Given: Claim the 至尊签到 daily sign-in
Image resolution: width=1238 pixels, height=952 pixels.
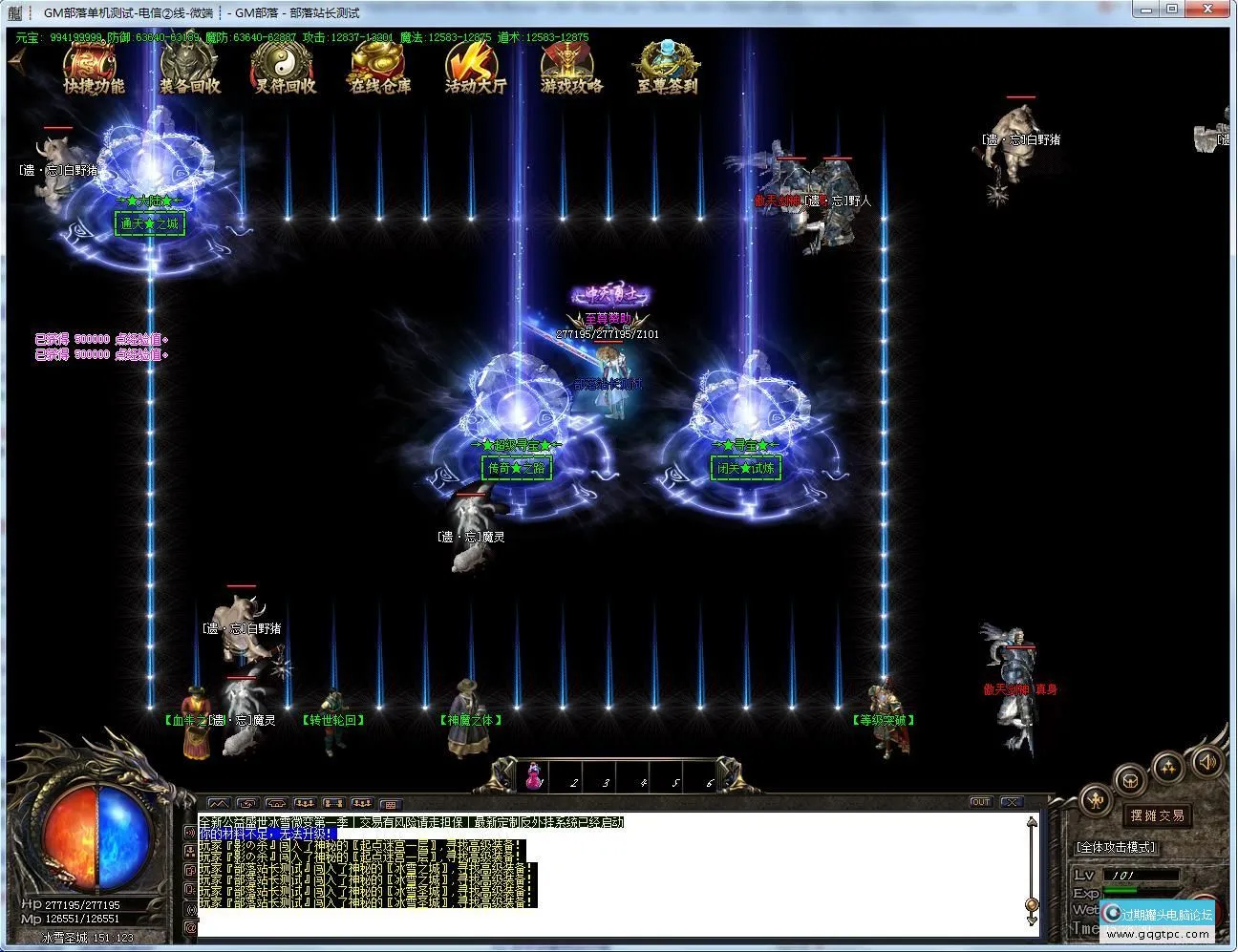Looking at the screenshot, I should tap(667, 69).
